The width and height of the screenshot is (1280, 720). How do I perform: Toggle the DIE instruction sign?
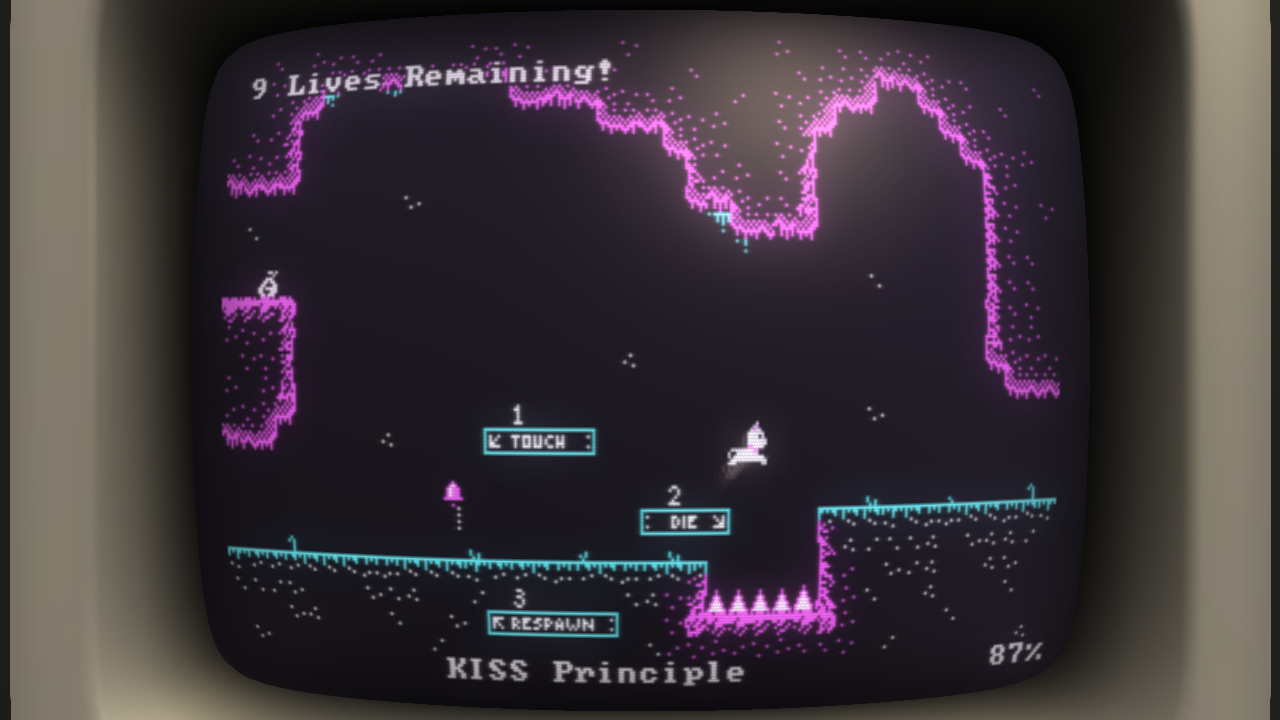pos(683,523)
